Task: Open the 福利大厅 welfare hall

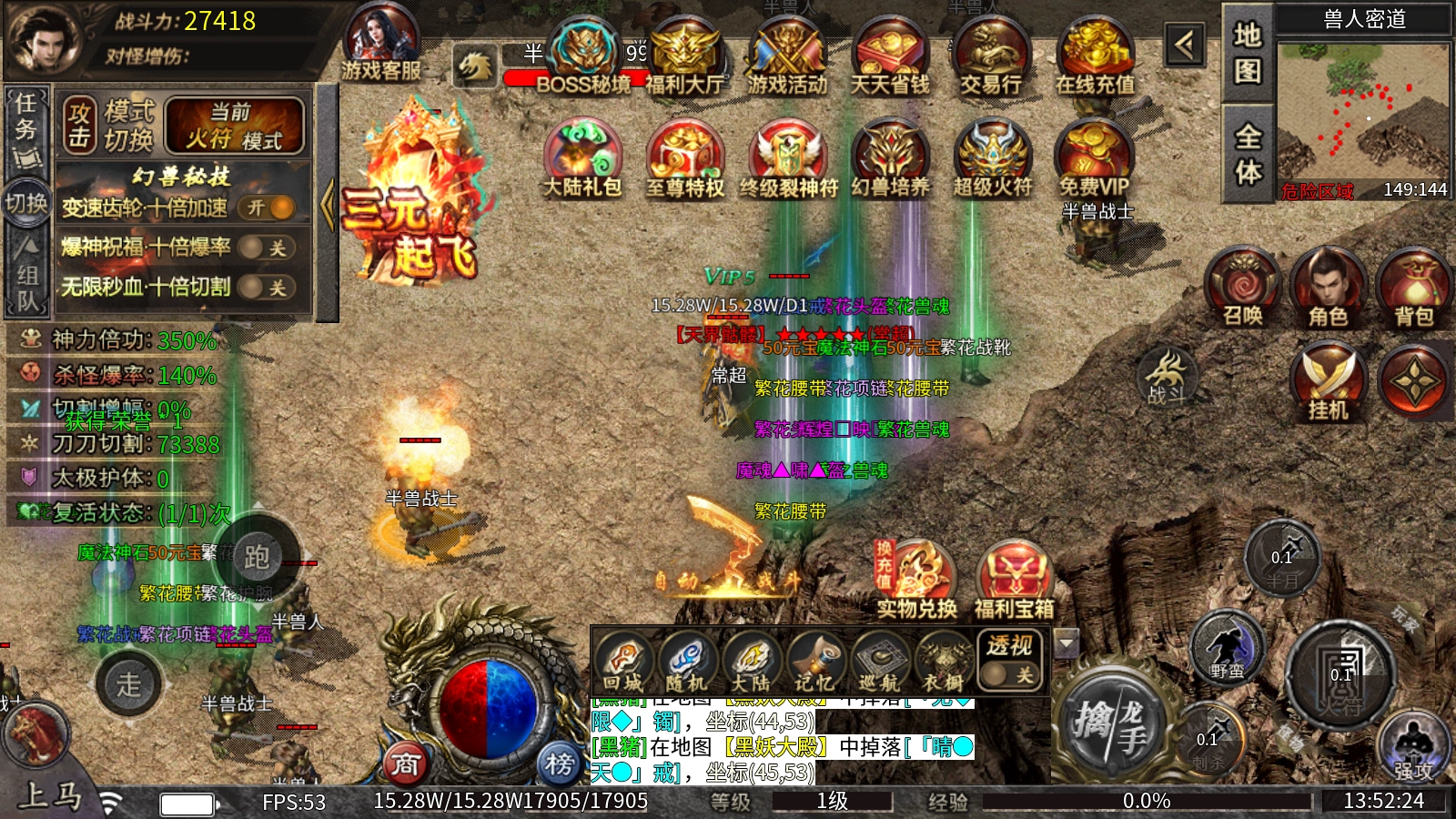Action: pyautogui.click(x=684, y=56)
